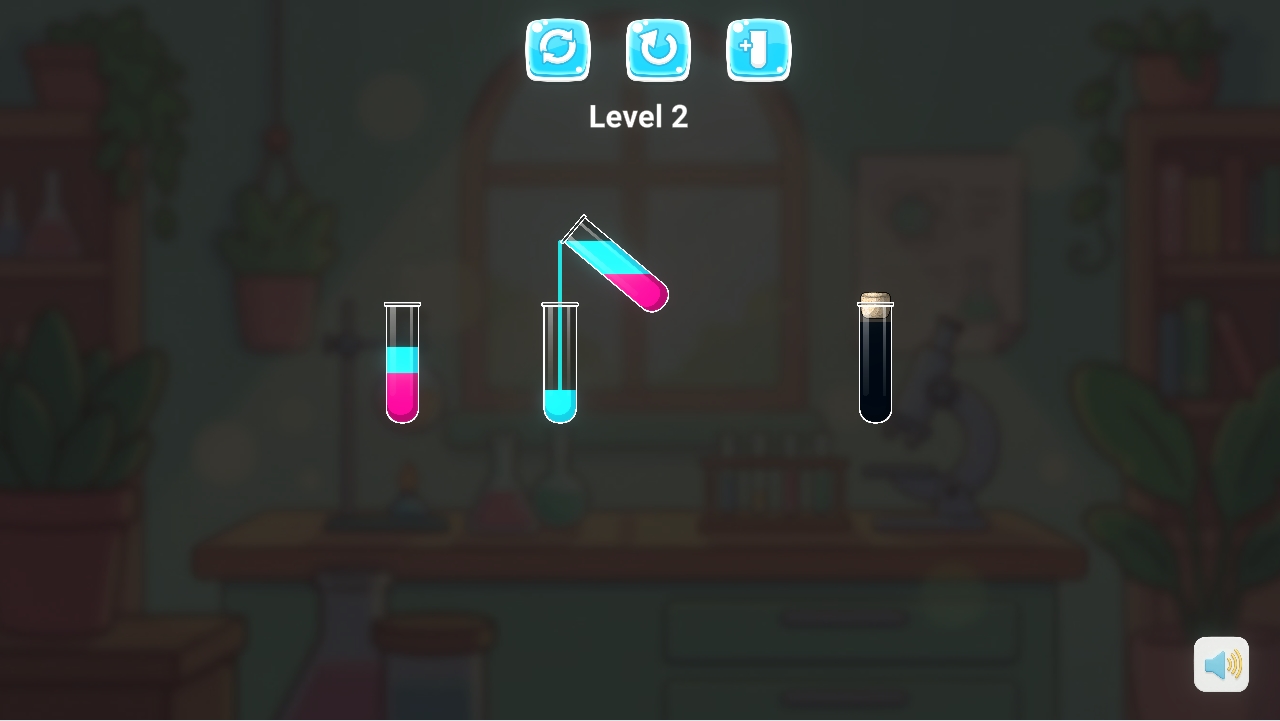Click the pink liquid at the tube bottom

tap(403, 395)
